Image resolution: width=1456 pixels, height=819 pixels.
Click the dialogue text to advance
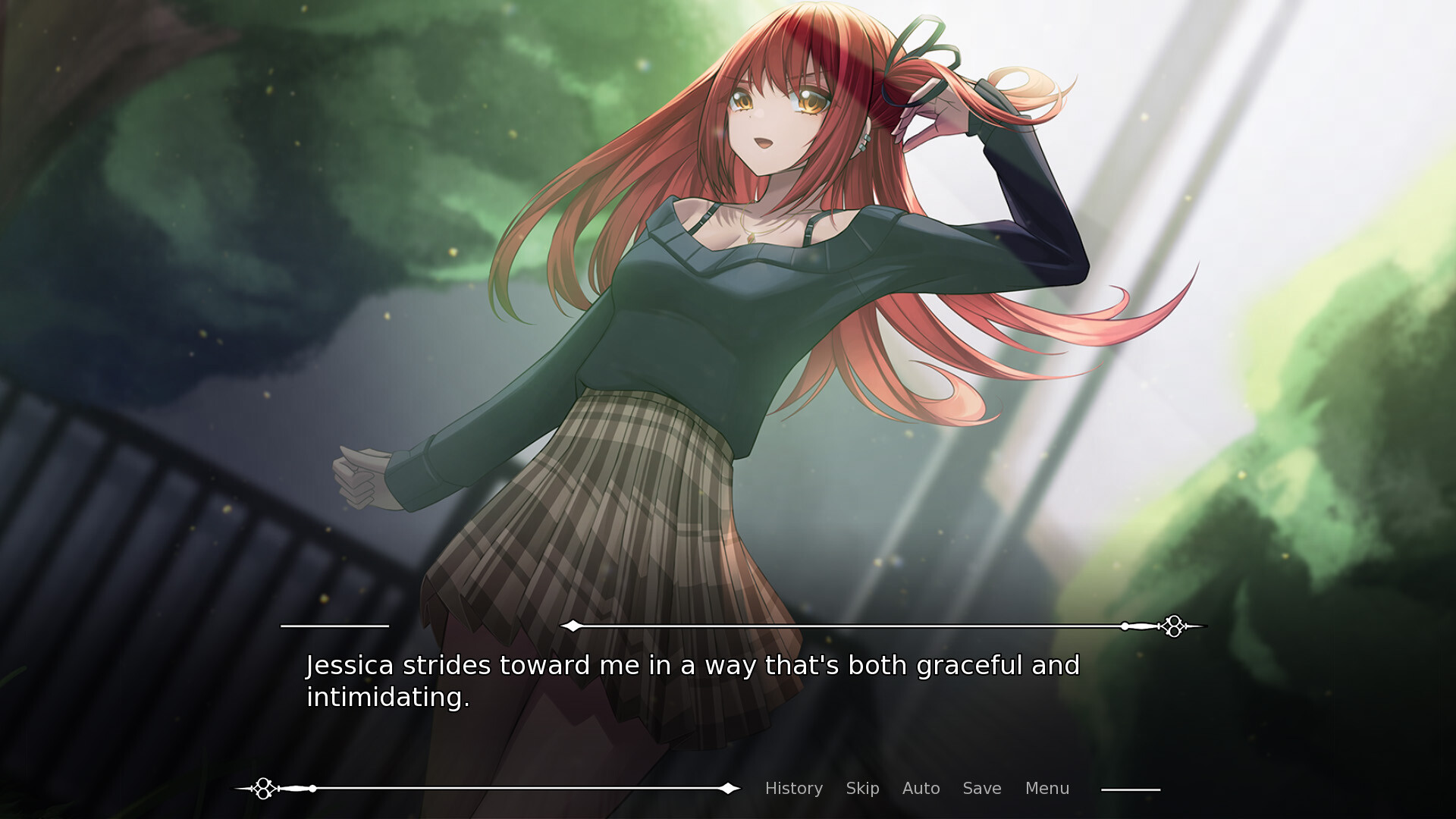point(692,681)
